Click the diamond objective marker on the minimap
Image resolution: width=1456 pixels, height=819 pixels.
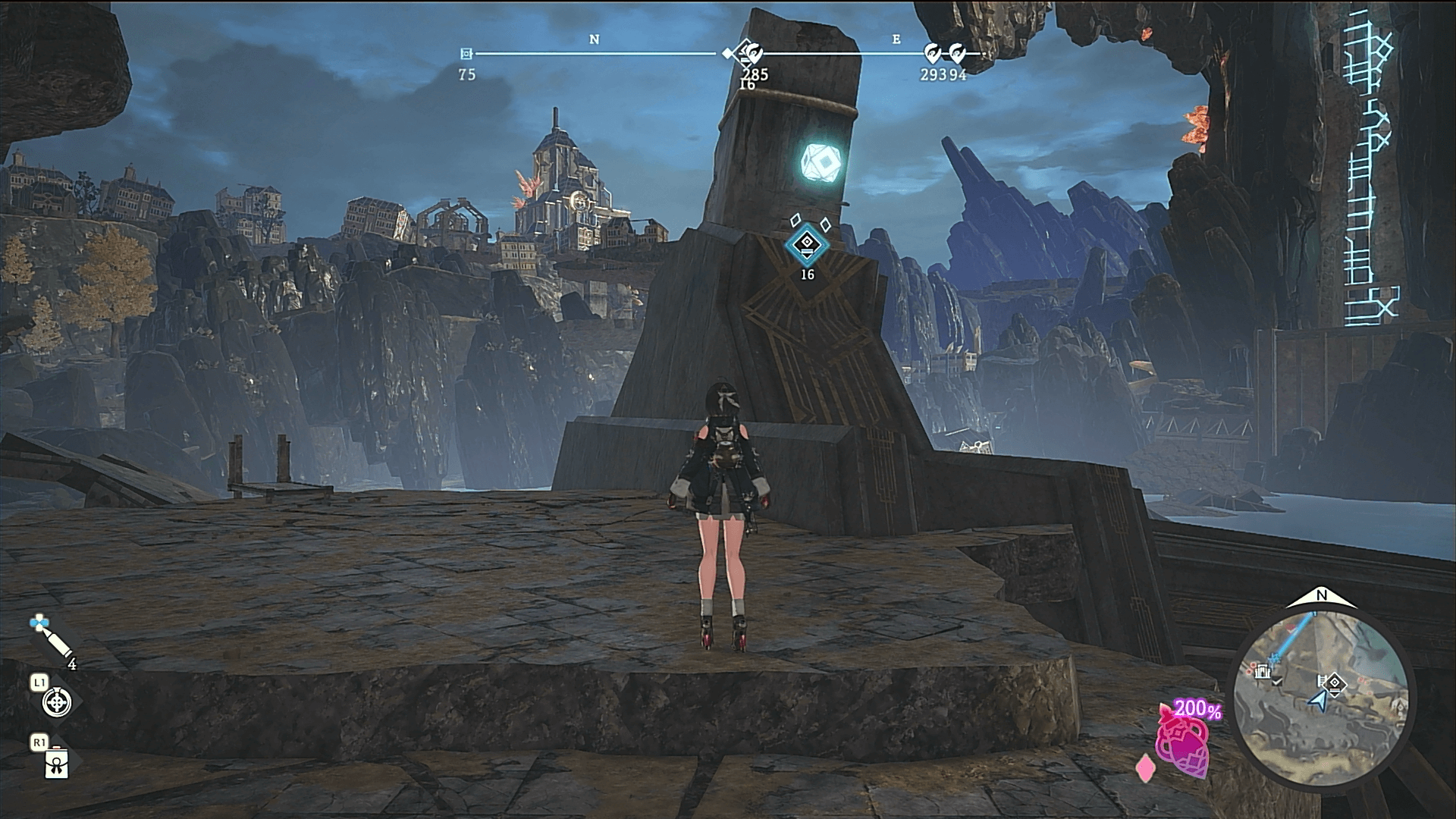pyautogui.click(x=1335, y=685)
